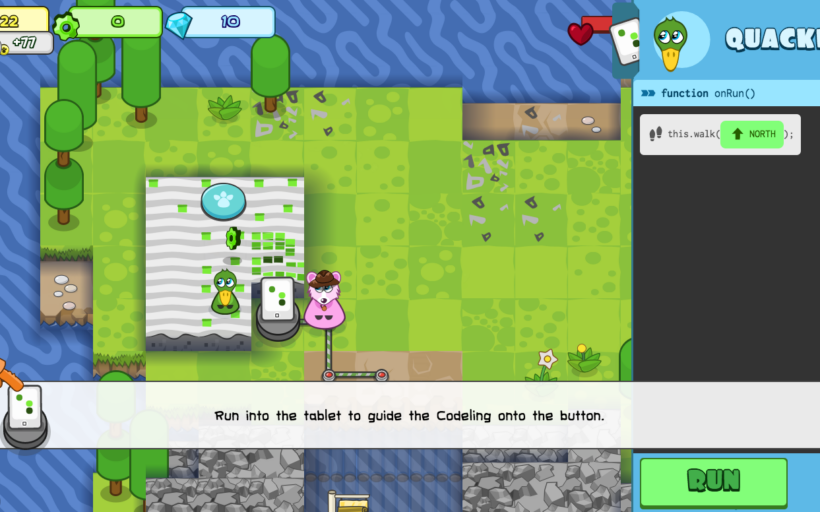Click the tablet hint message banner
This screenshot has height=512, width=820.
(x=409, y=415)
